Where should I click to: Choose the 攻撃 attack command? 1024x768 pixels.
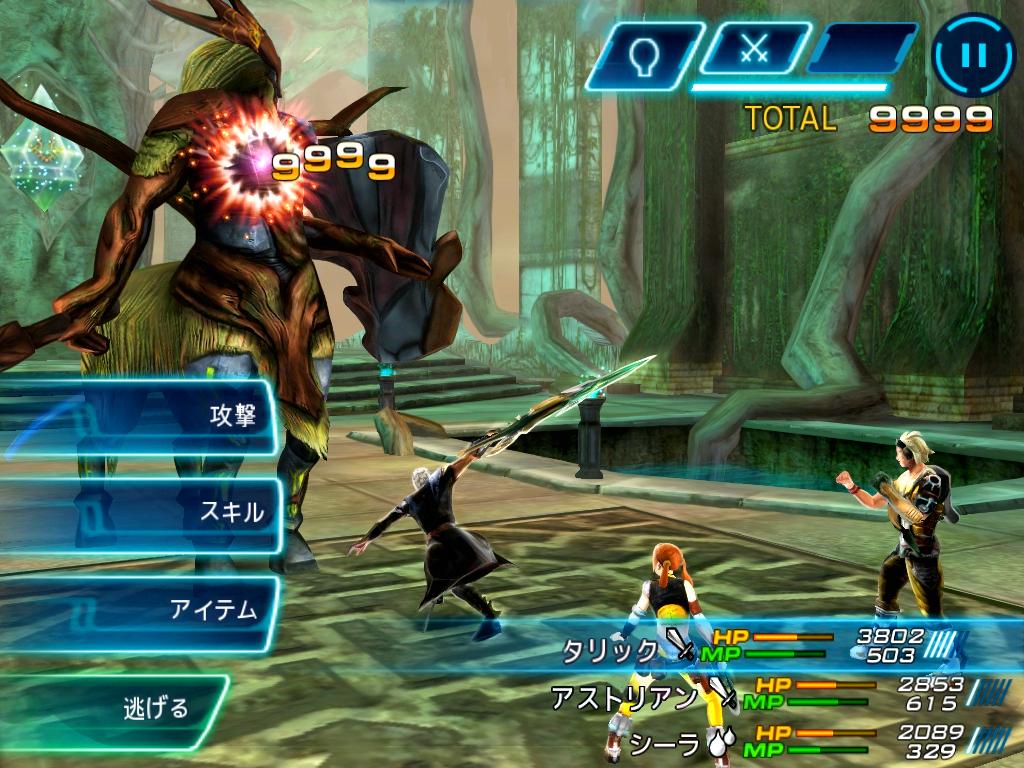click(140, 416)
